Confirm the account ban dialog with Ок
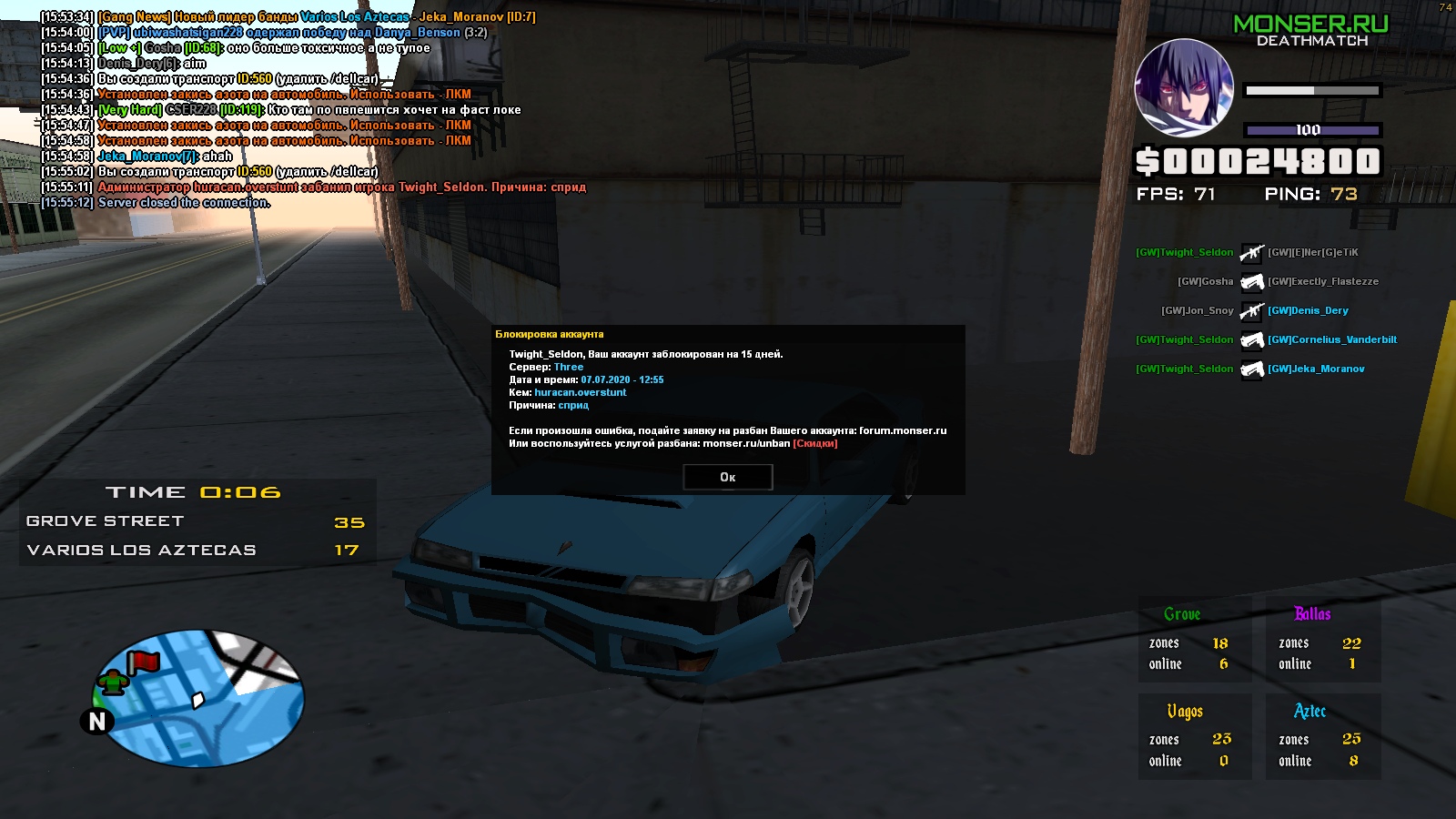 pyautogui.click(x=727, y=477)
